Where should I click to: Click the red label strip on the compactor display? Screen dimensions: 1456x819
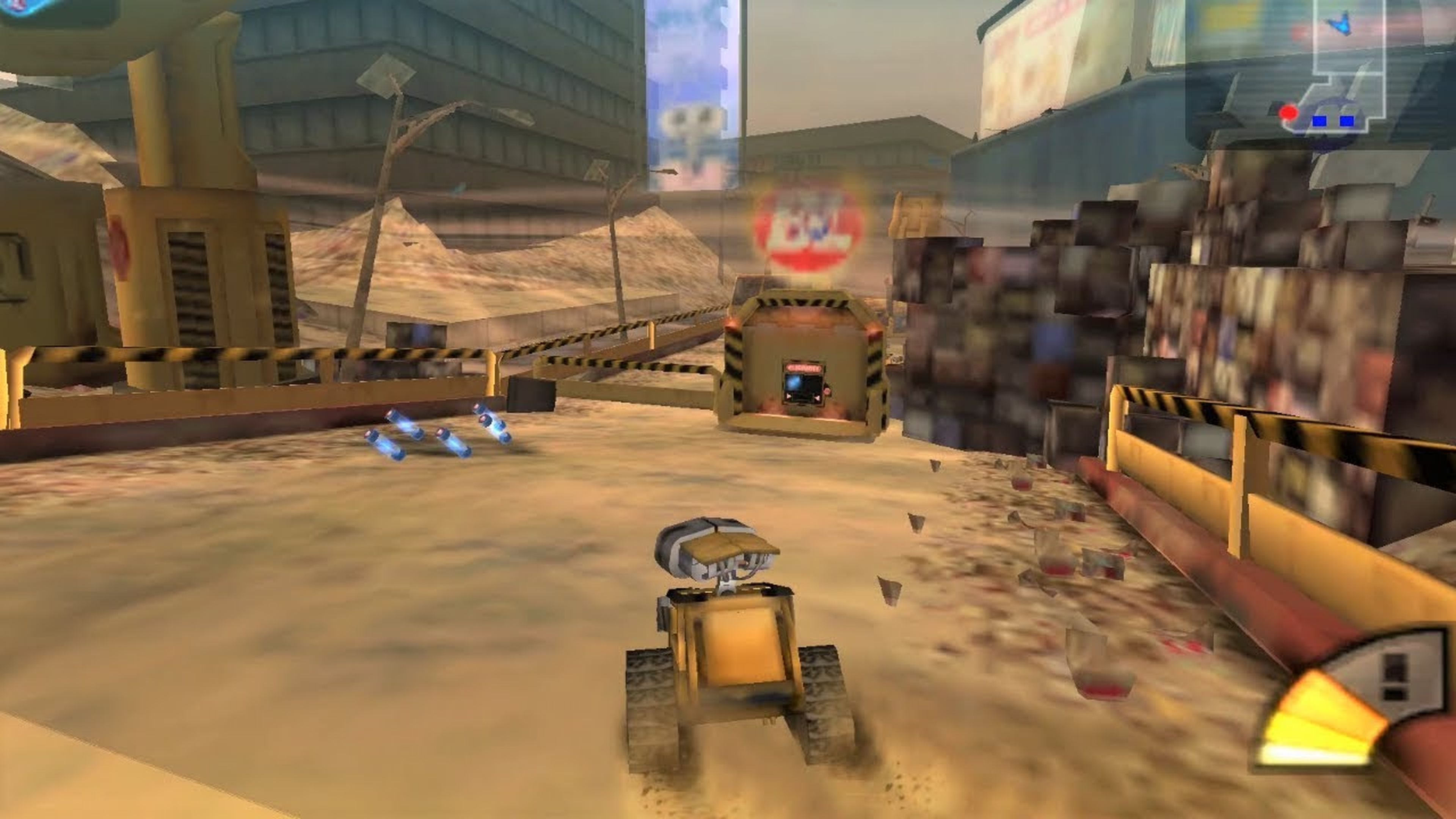tap(804, 369)
